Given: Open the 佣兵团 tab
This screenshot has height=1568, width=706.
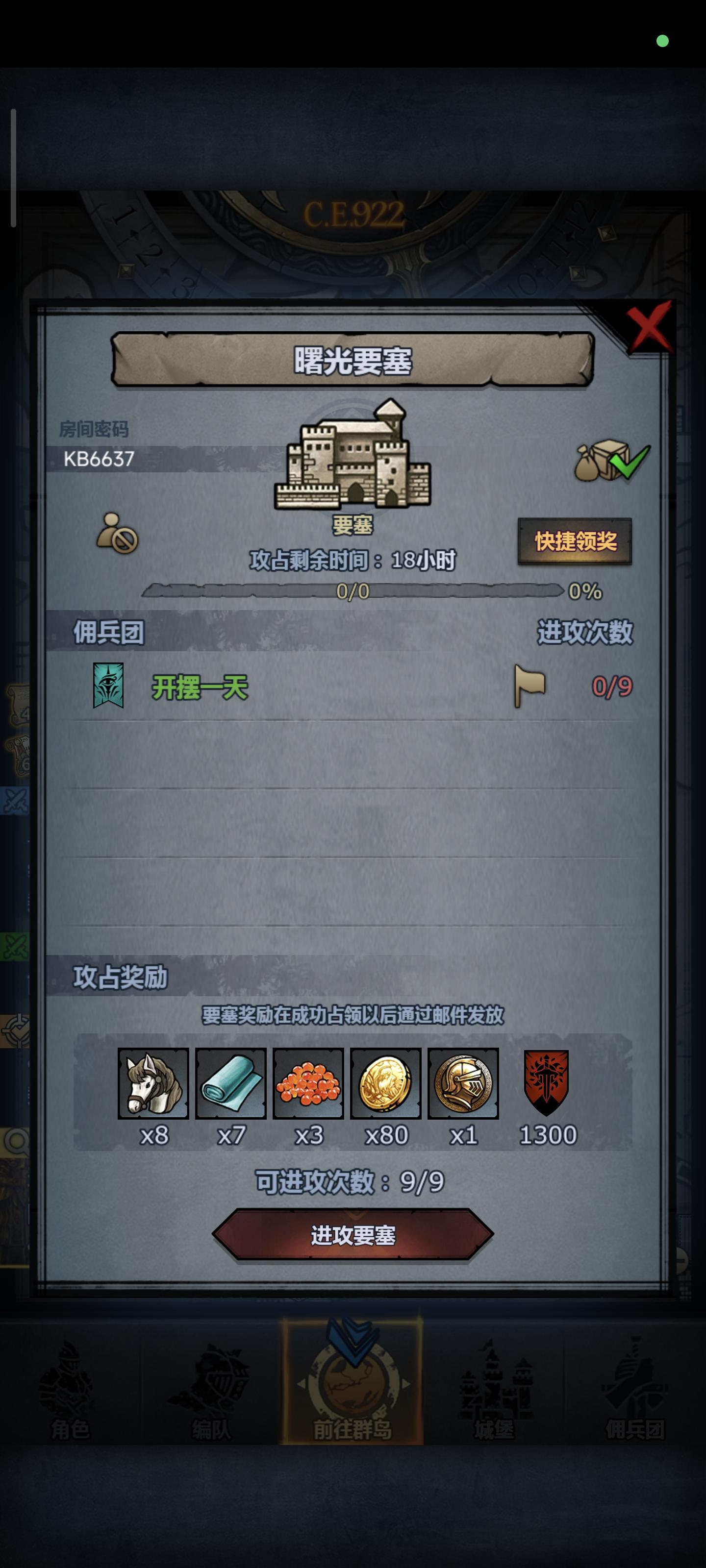Looking at the screenshot, I should pyautogui.click(x=636, y=1406).
